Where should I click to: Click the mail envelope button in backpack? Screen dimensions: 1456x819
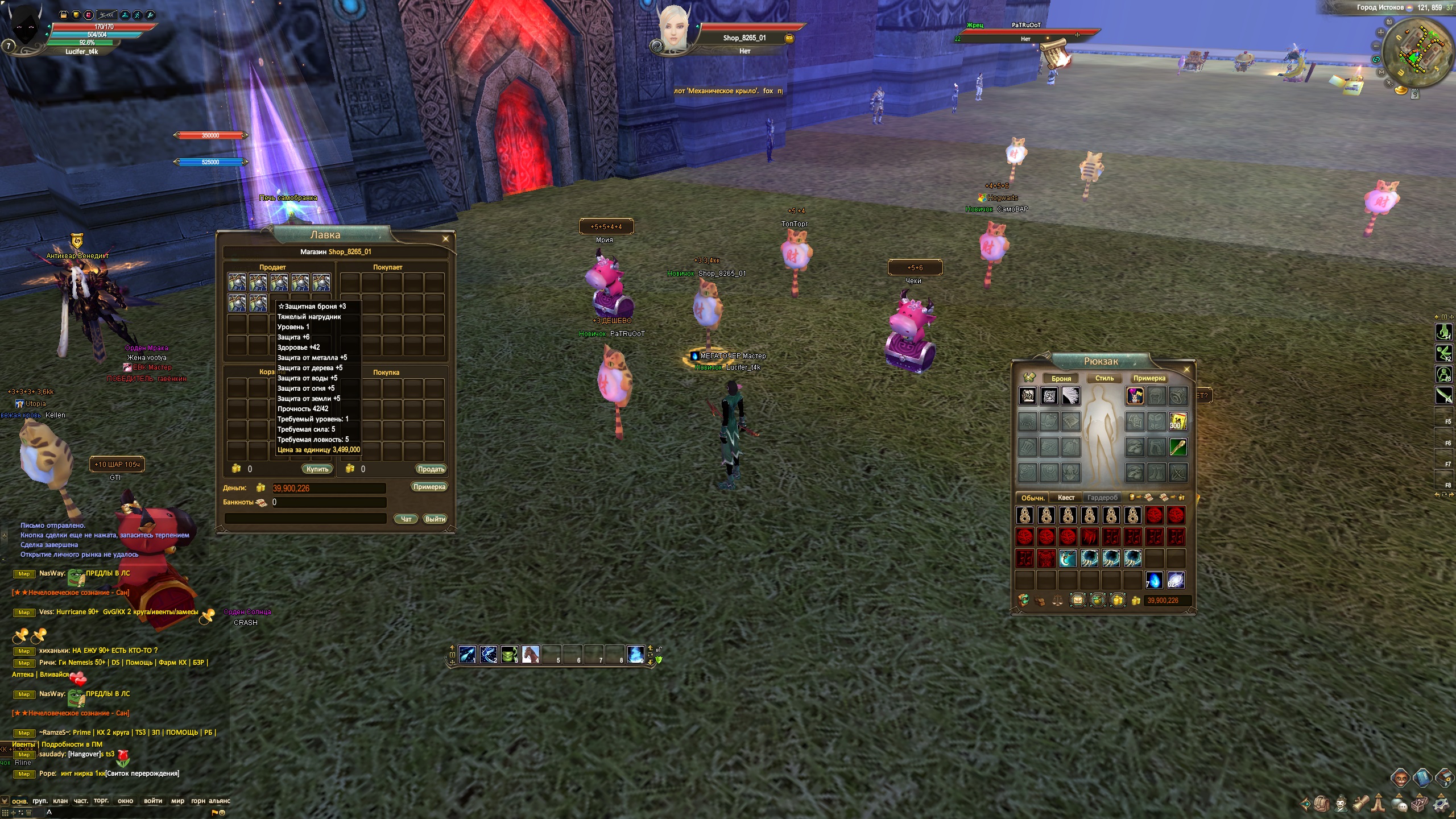pyautogui.click(x=1077, y=601)
